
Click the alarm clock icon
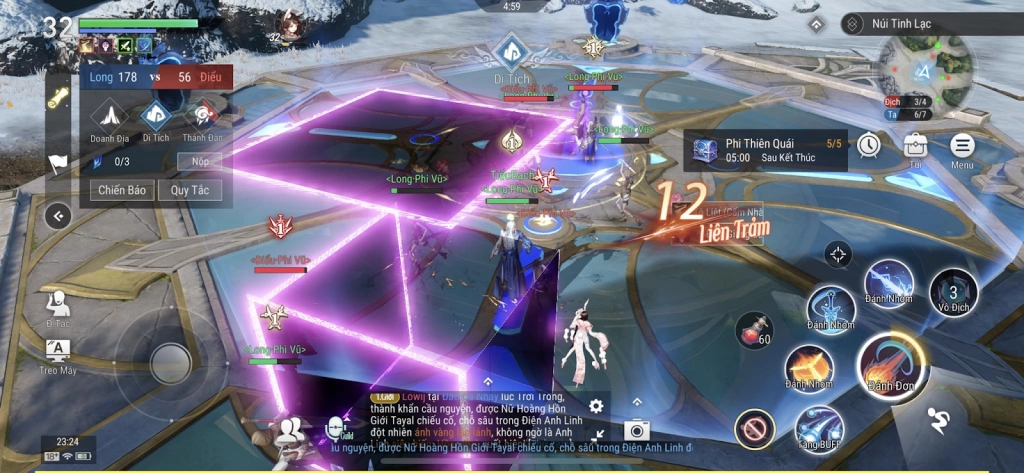coord(867,145)
